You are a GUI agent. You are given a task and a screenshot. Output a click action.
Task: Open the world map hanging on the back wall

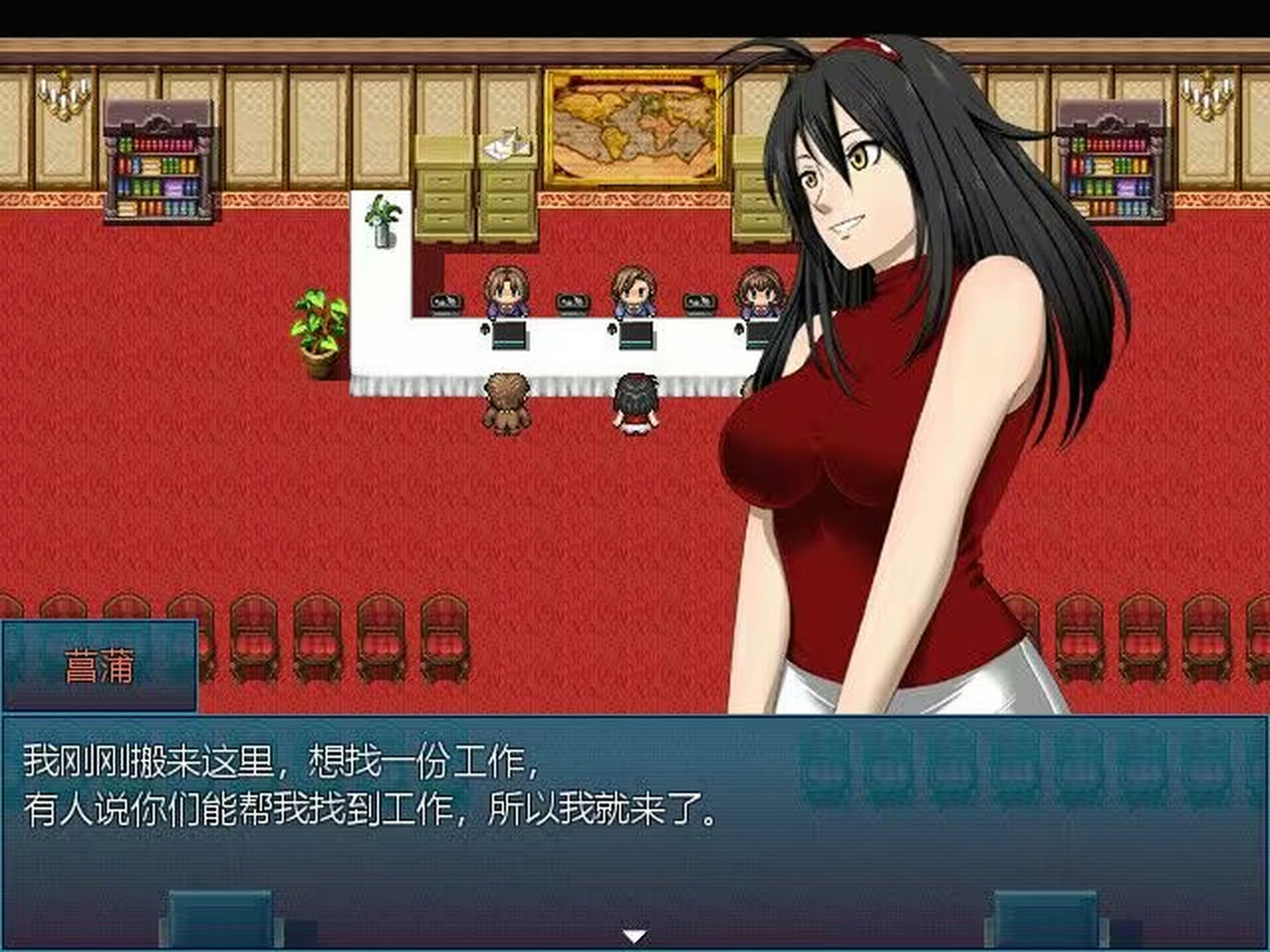635,124
